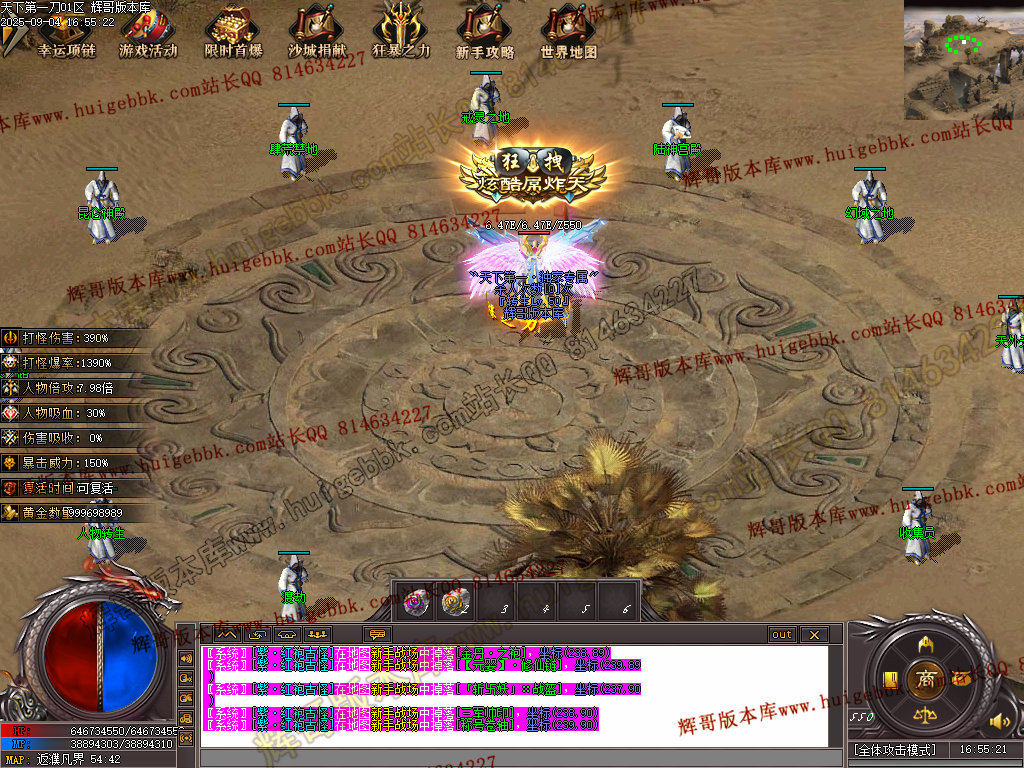Open the 限时首爆 treasure chest event
The width and height of the screenshot is (1024, 768).
pos(233,32)
